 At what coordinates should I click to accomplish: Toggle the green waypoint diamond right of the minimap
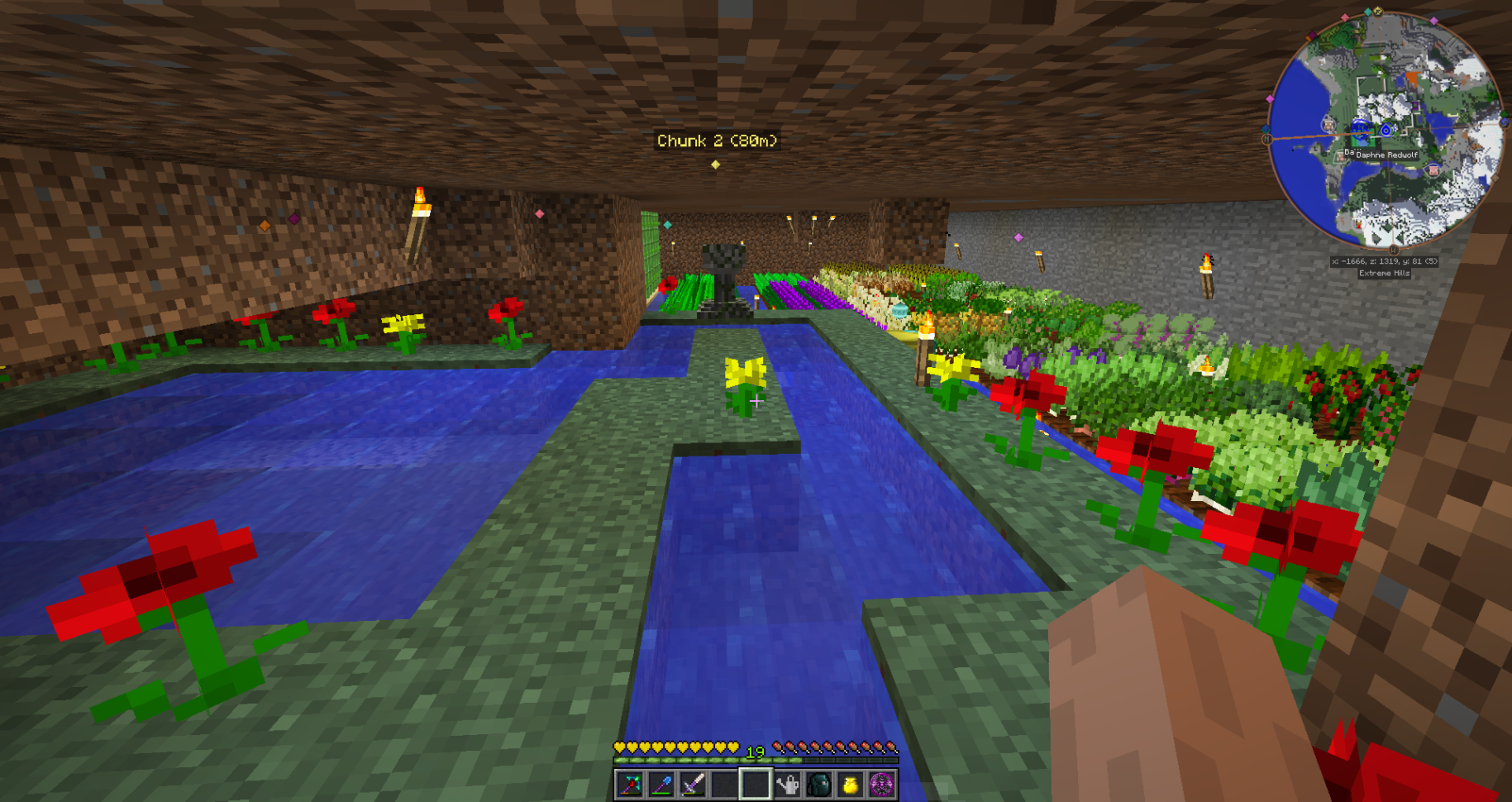pos(1505,114)
